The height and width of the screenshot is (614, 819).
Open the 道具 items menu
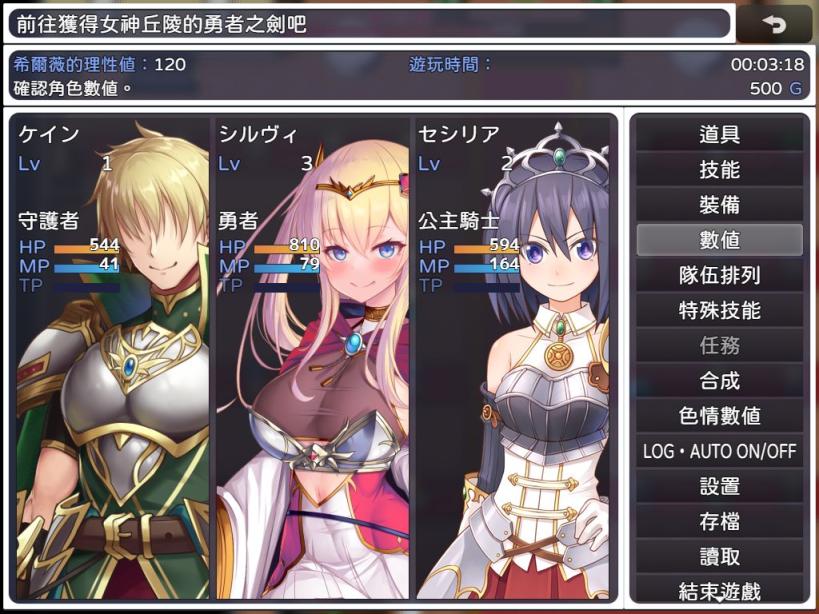pos(719,134)
